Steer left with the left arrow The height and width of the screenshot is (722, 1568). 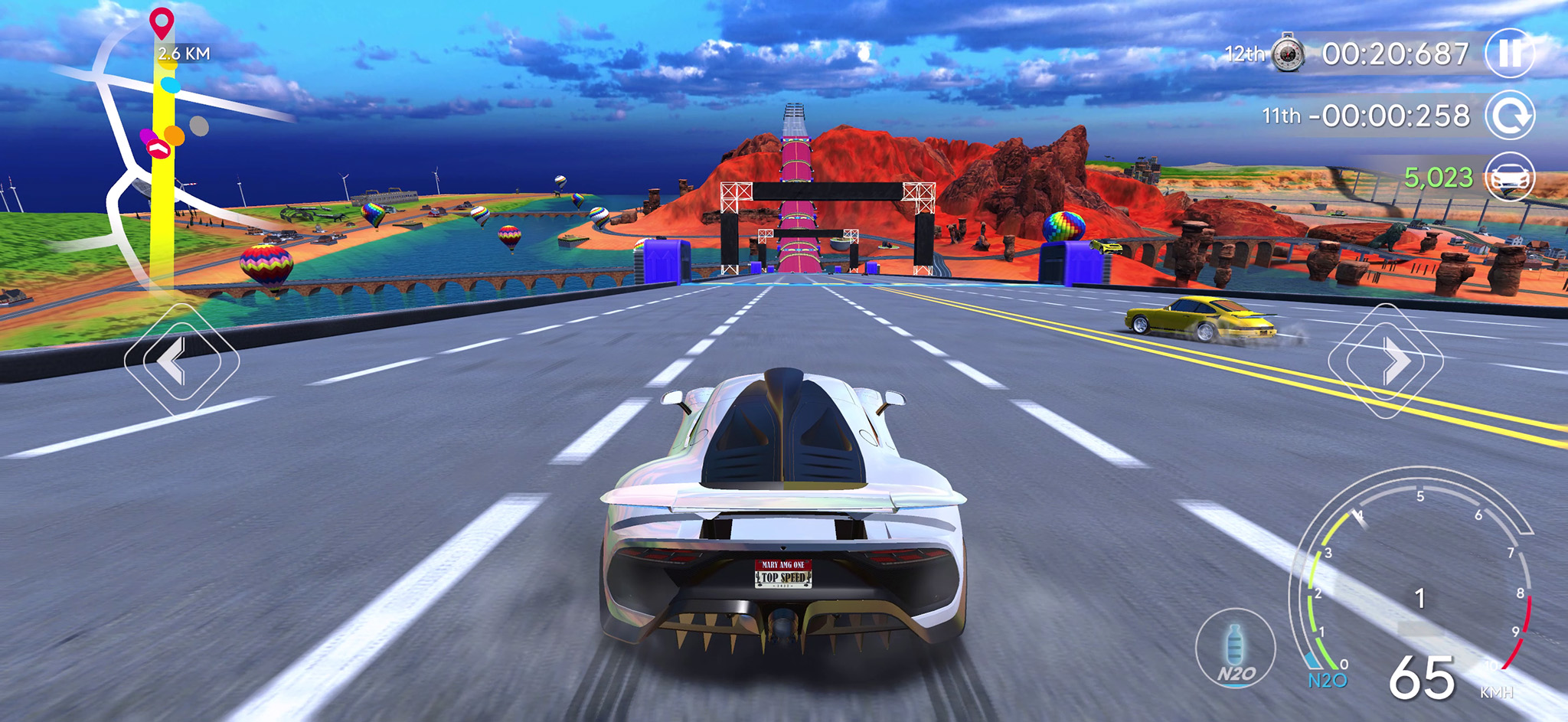pyautogui.click(x=181, y=360)
